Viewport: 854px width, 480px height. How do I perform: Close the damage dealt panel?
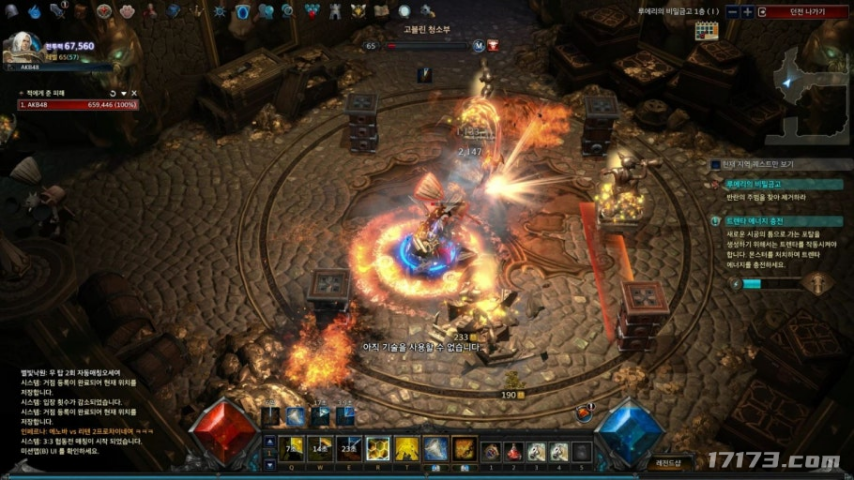[133, 92]
